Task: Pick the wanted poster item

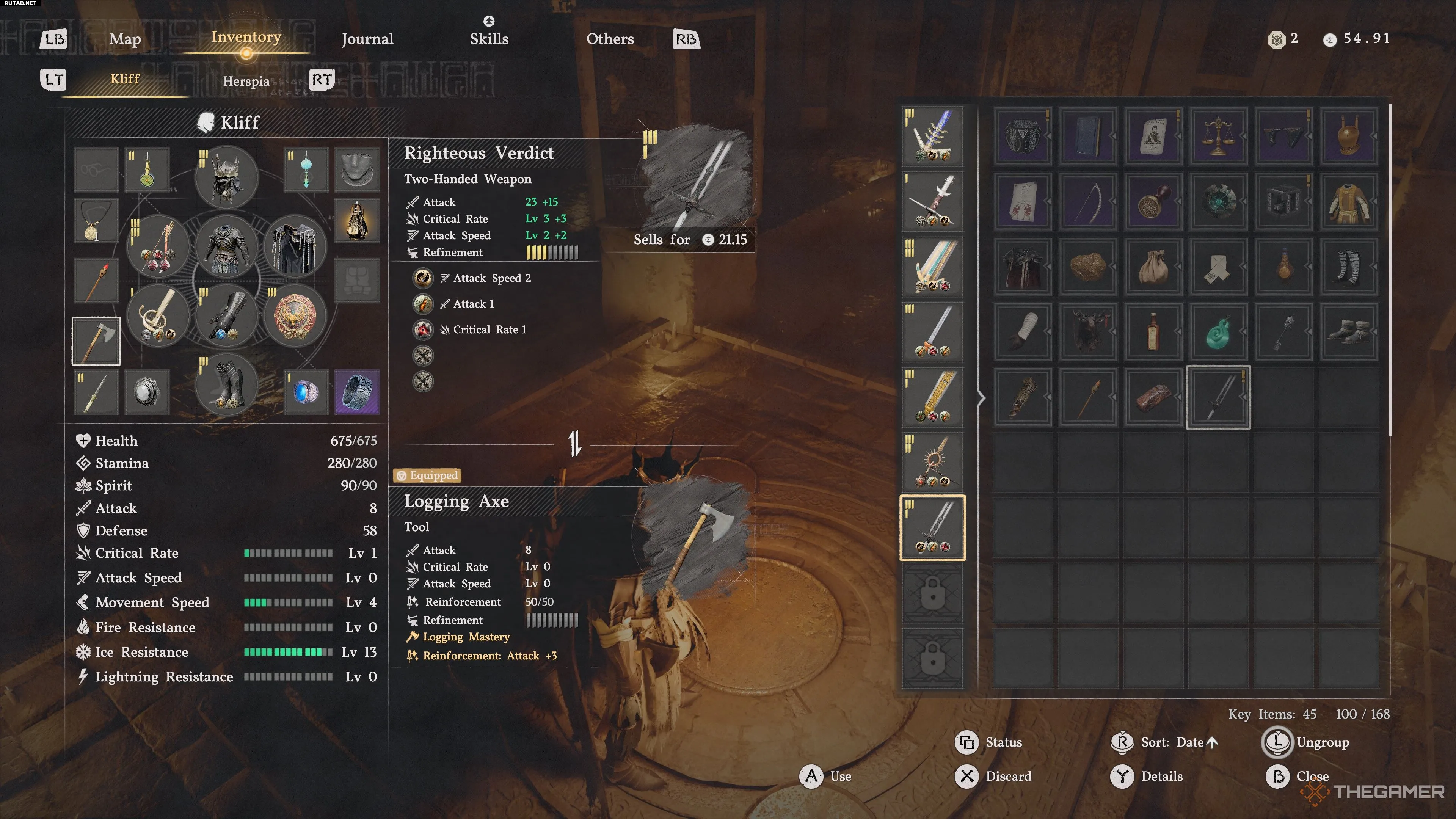Action: [1153, 136]
